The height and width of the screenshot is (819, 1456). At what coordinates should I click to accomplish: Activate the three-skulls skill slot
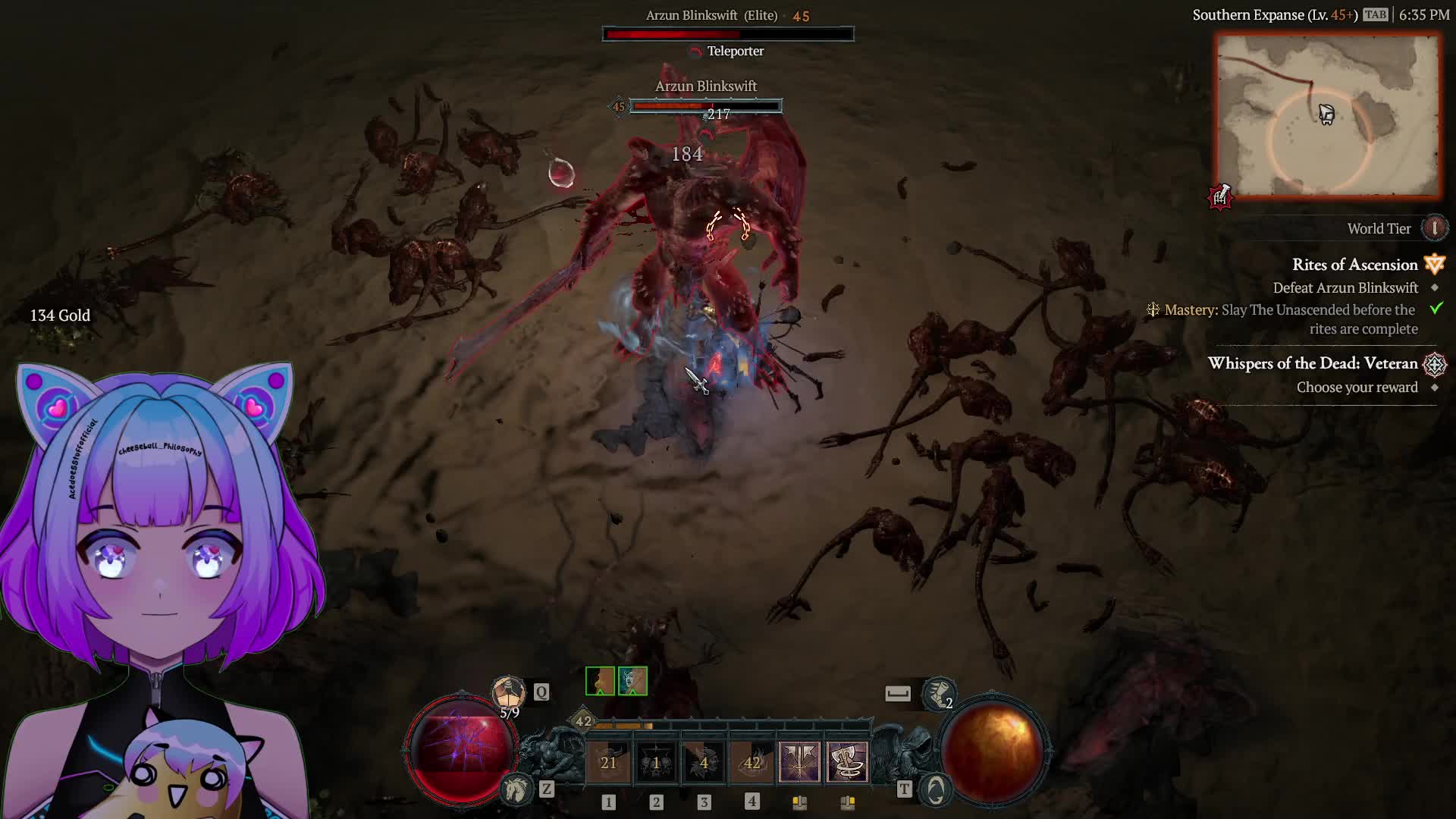[657, 762]
